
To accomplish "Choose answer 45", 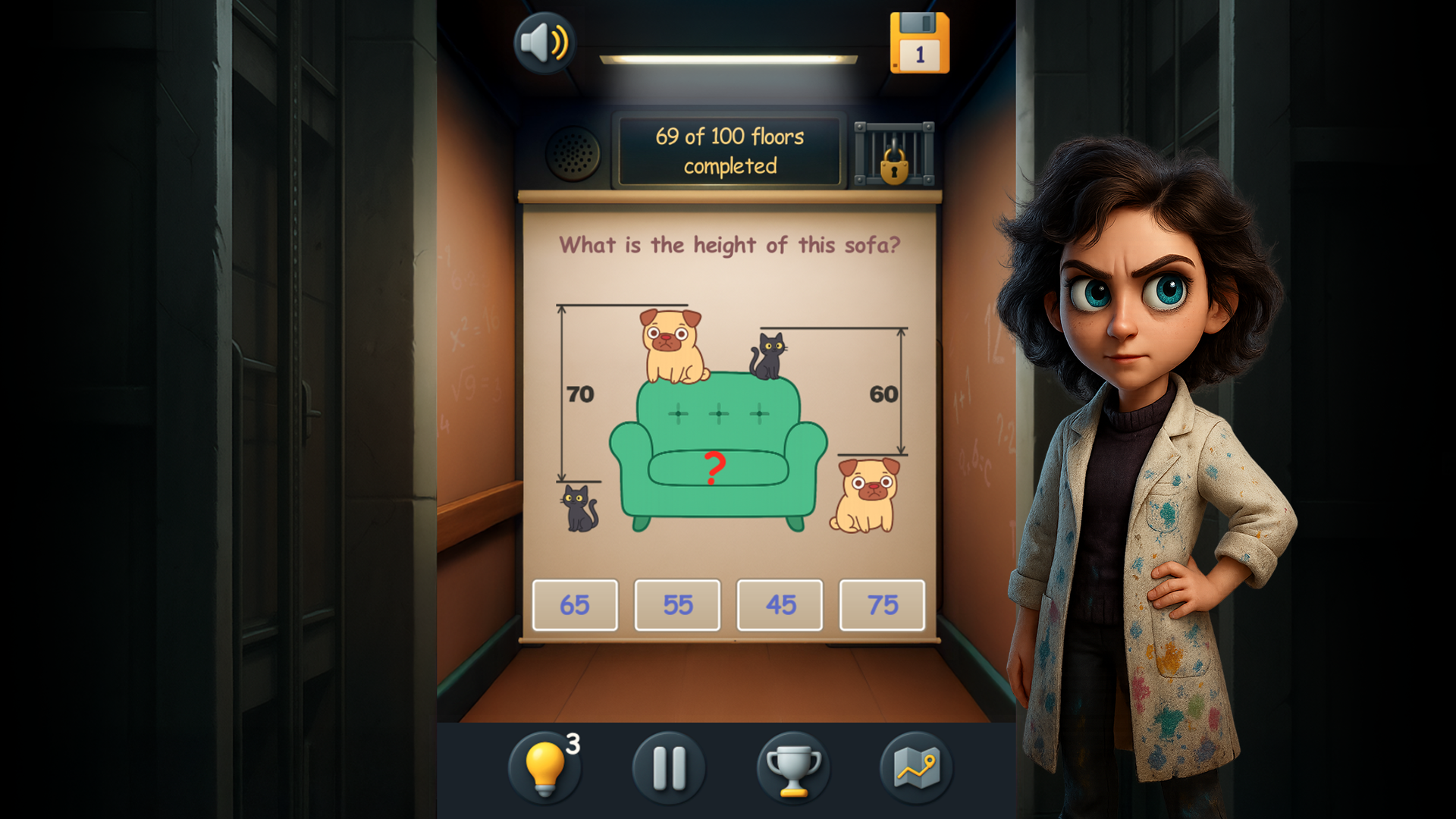I will coord(780,604).
